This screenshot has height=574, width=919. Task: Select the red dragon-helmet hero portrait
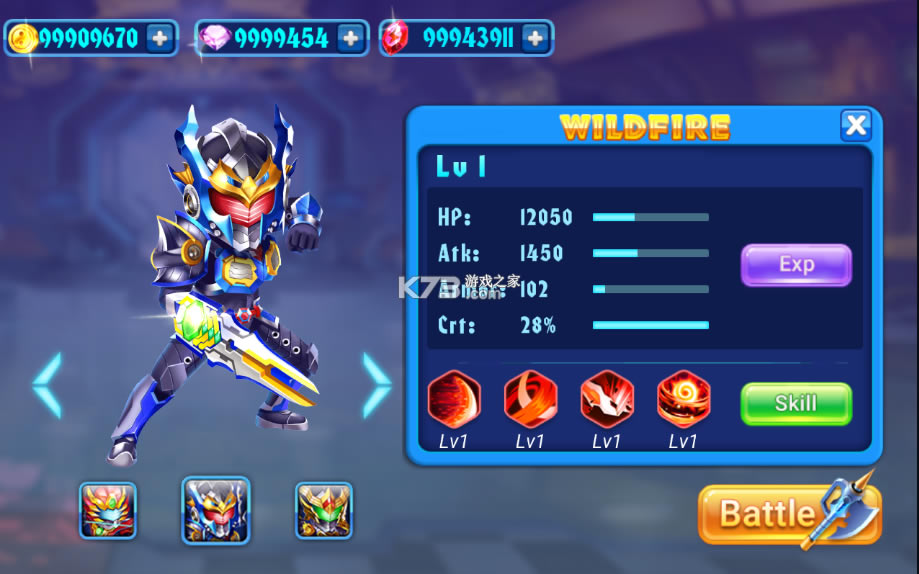click(x=108, y=510)
